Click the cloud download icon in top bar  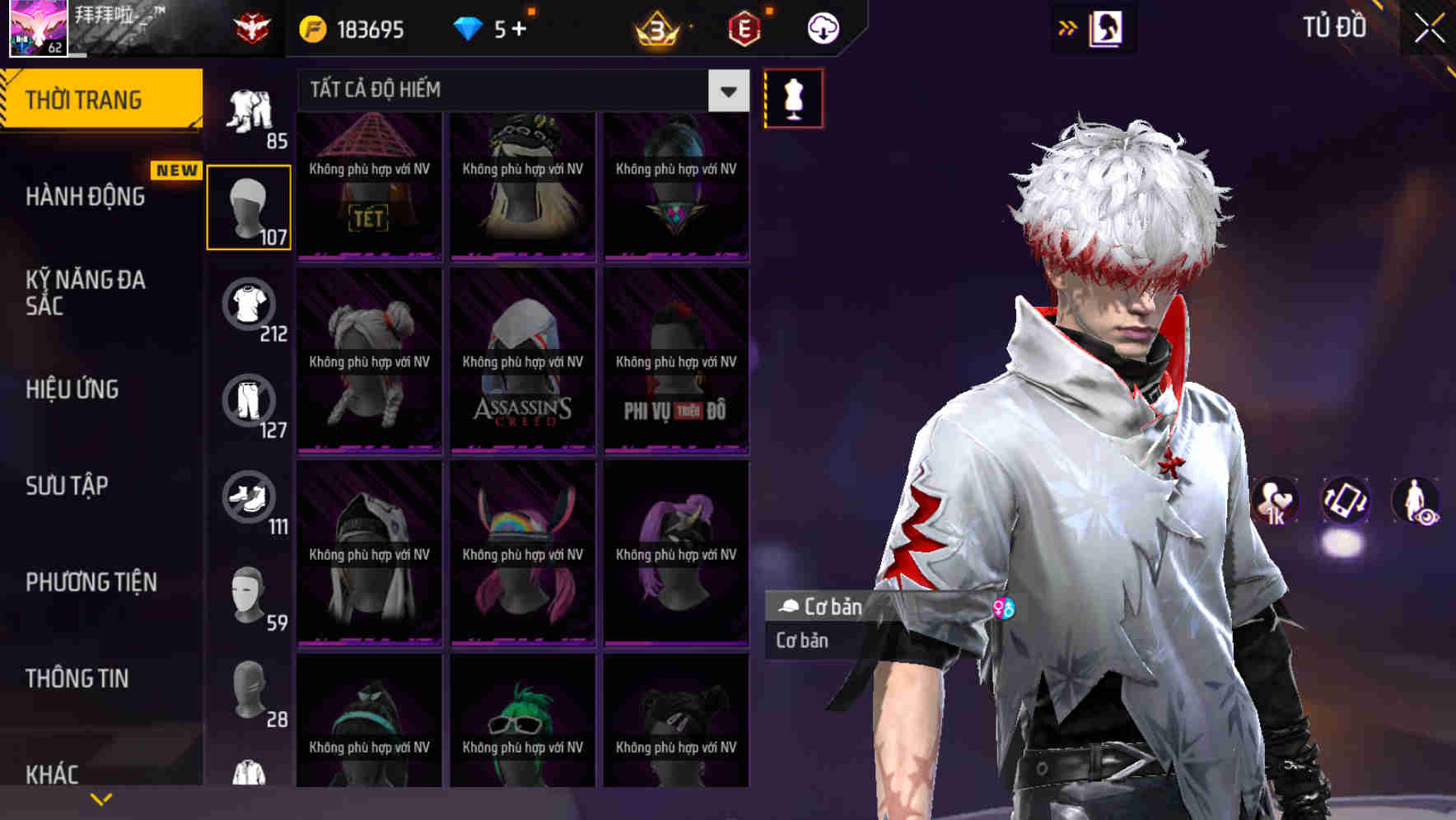(x=821, y=27)
